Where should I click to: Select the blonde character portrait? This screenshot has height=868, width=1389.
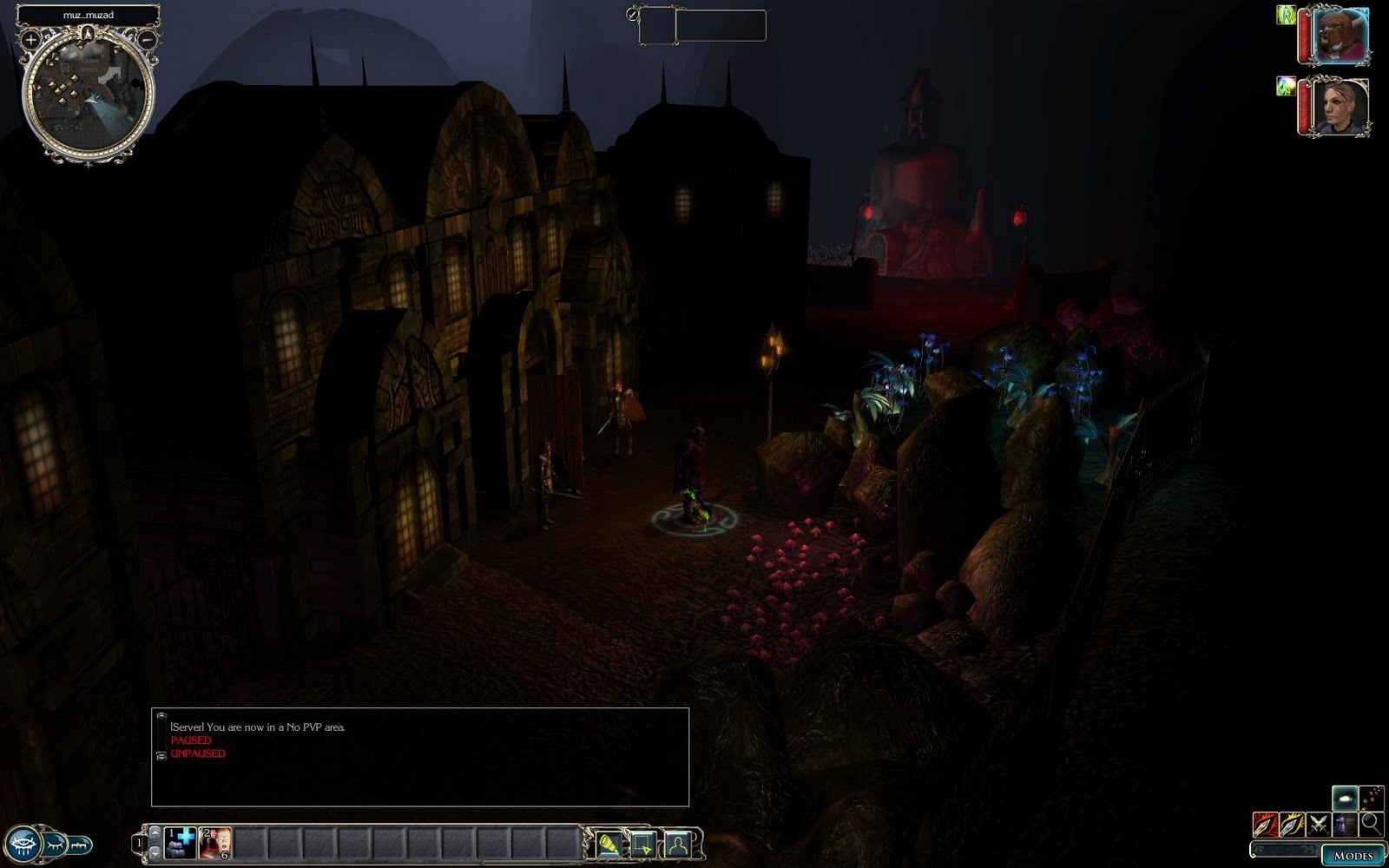coord(1340,107)
